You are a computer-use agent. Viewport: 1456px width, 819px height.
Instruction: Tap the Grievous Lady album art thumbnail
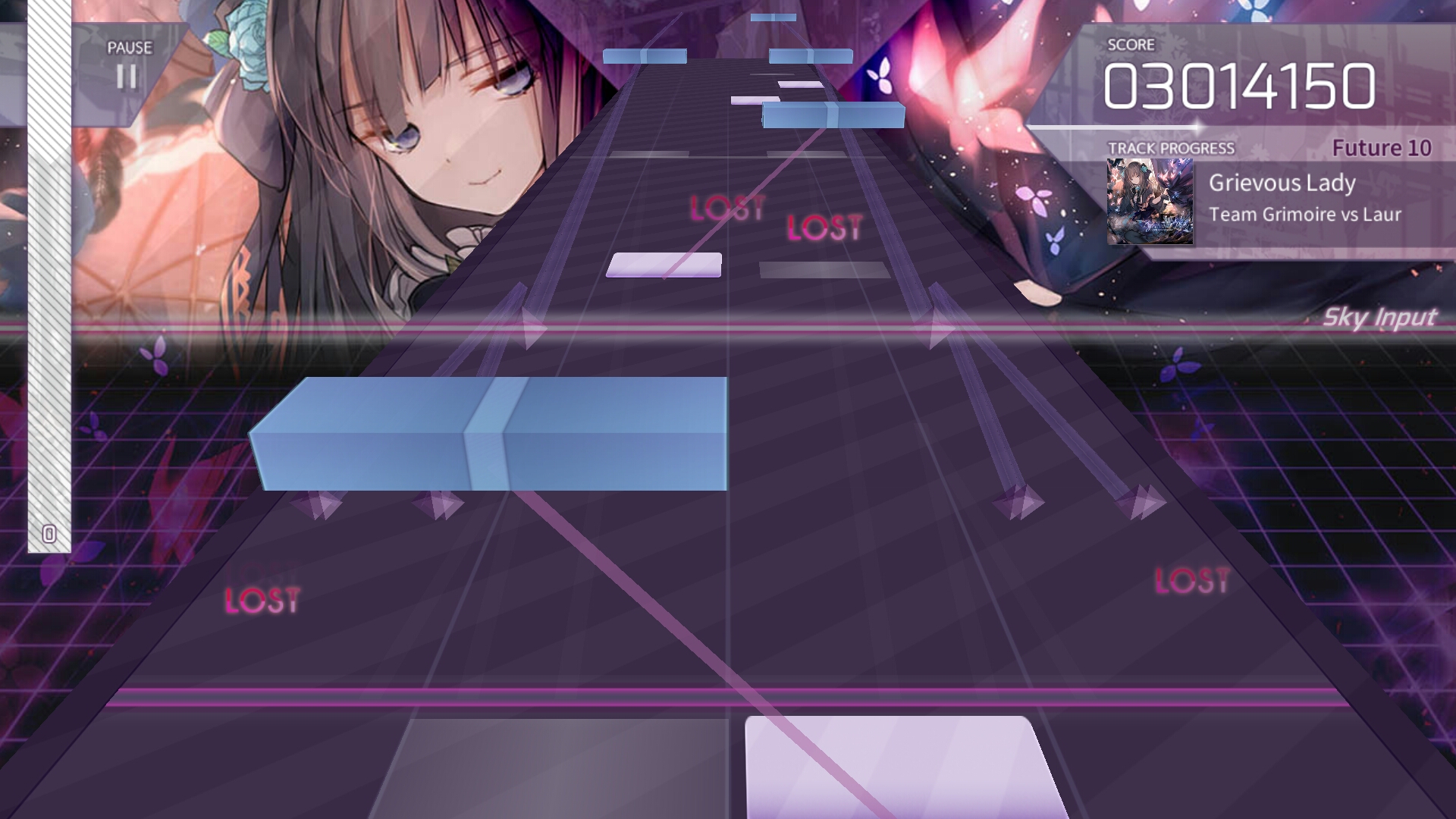(1150, 202)
